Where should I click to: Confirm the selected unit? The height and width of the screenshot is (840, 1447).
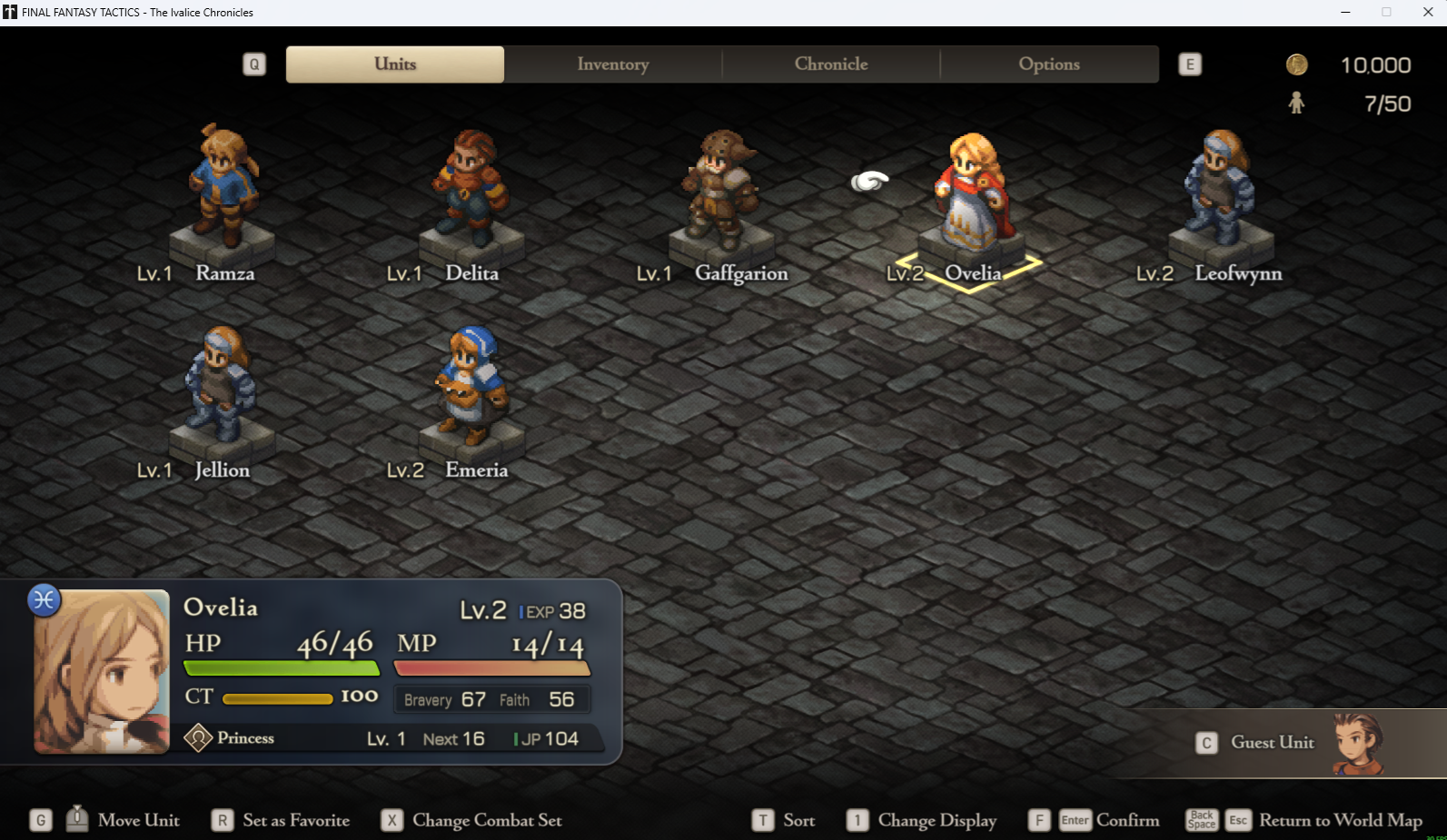[x=1126, y=821]
